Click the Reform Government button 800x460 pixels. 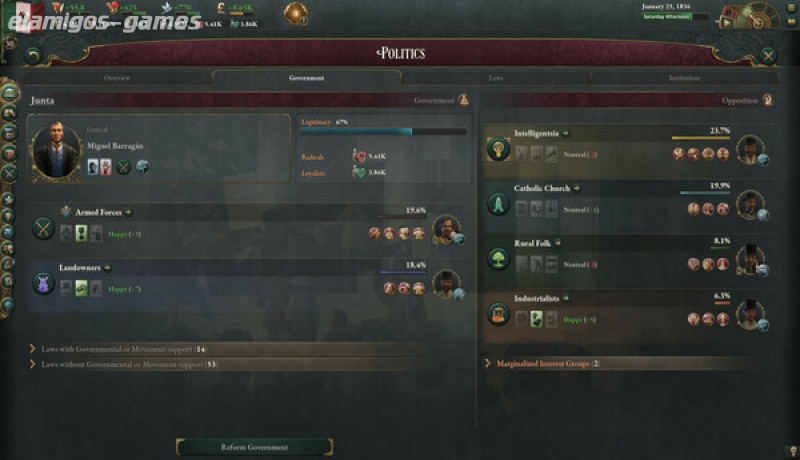254,447
